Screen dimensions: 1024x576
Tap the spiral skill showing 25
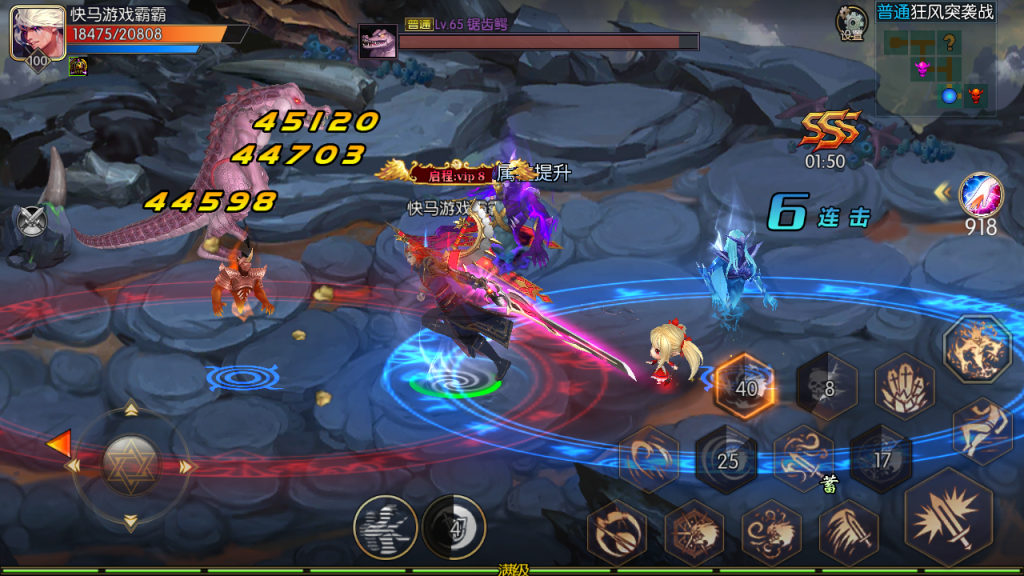tap(727, 459)
